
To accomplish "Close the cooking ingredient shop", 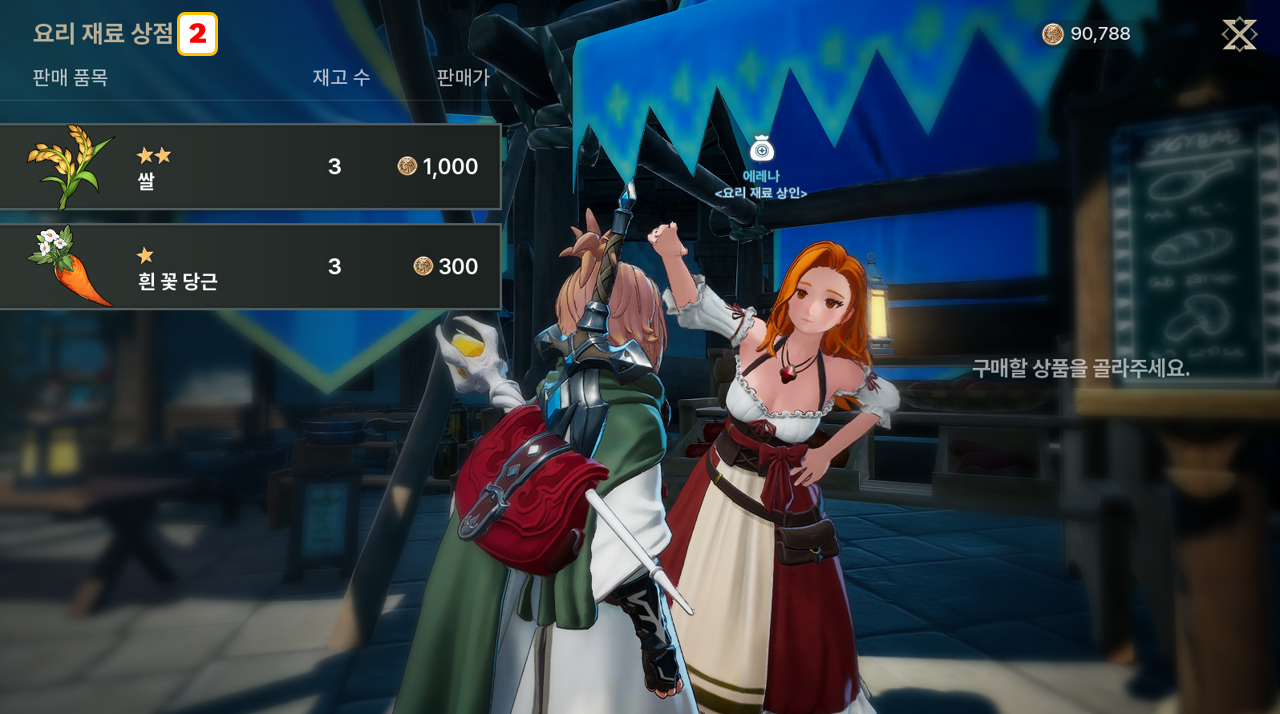I will 1239,35.
